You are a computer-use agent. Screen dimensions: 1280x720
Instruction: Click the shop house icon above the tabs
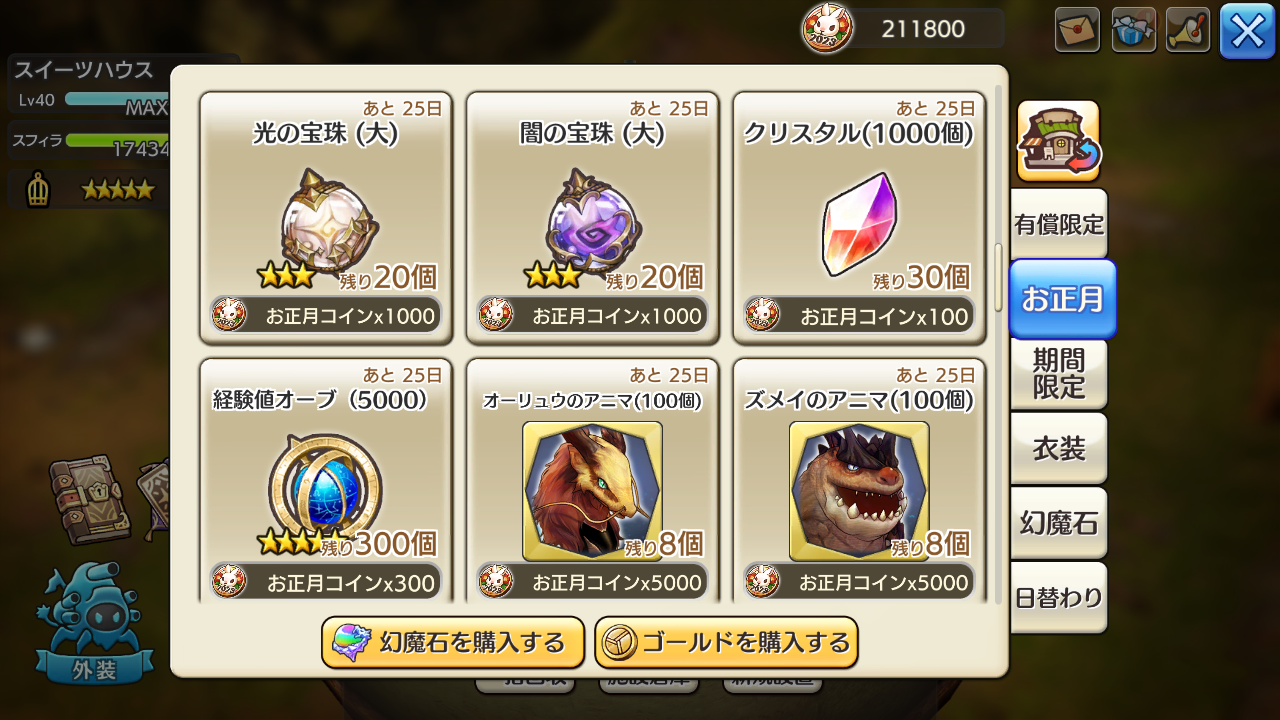coord(1060,140)
